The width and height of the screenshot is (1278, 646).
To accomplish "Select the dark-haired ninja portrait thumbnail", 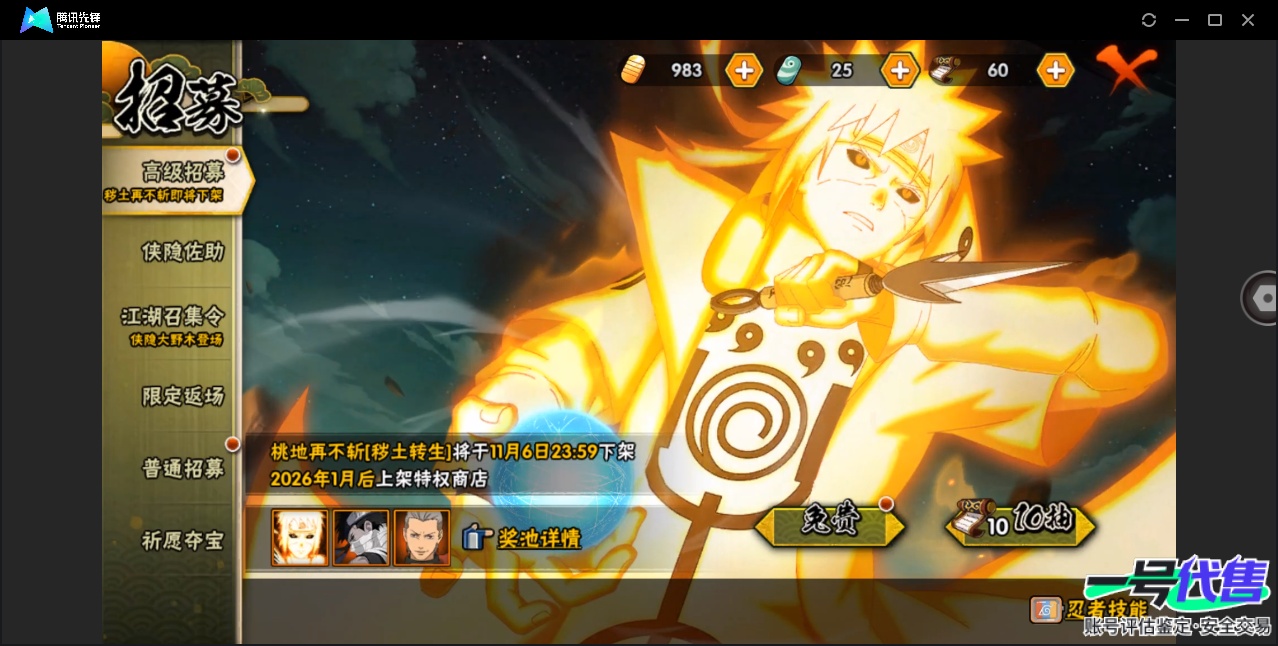I will click(x=422, y=538).
